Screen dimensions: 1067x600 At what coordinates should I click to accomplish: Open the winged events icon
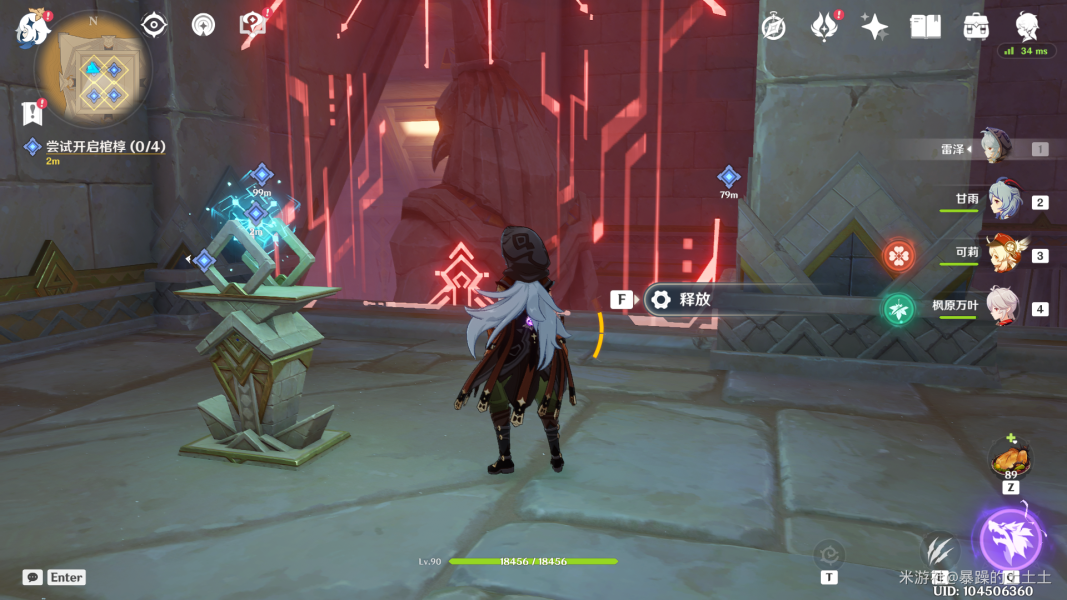click(x=824, y=27)
